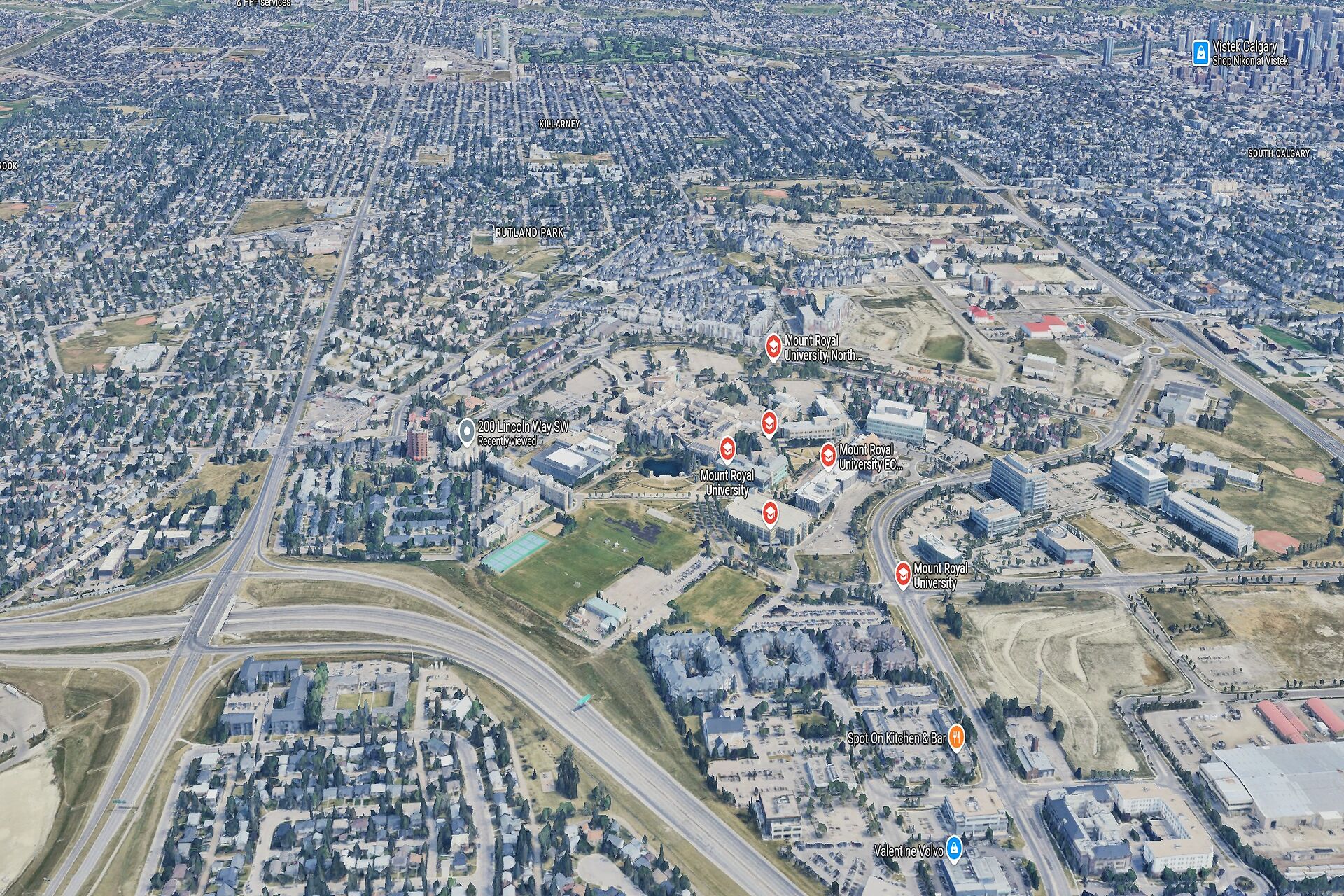Select the Vistek Calgary shop marker

click(1200, 52)
